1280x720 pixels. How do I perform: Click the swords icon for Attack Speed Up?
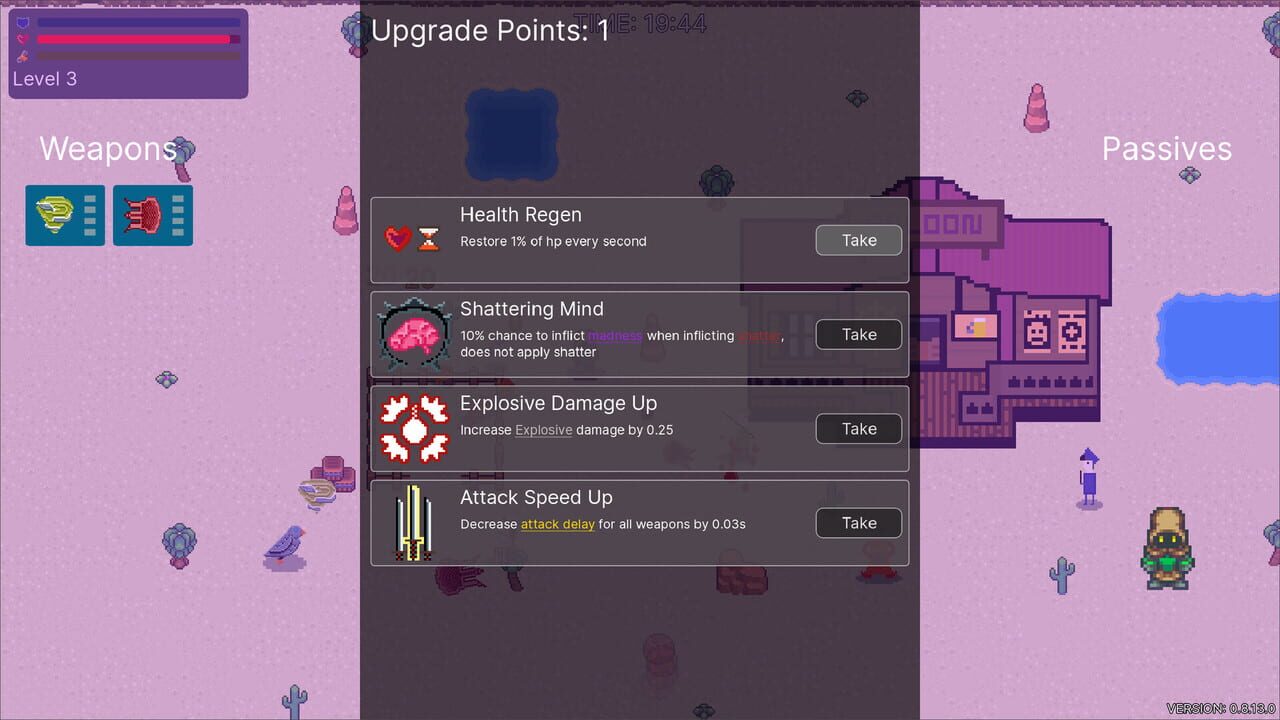tap(413, 521)
